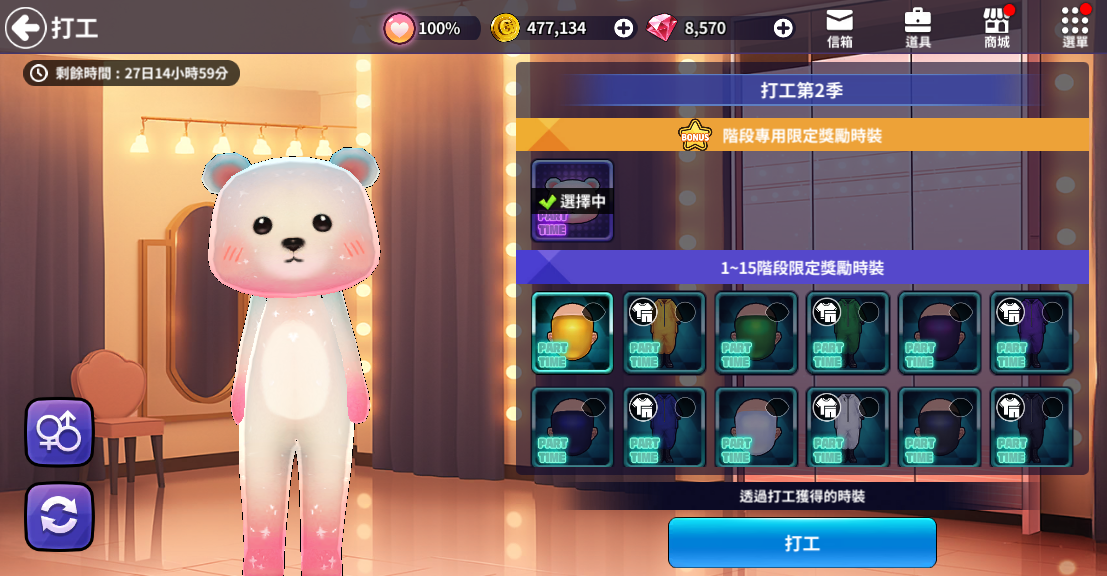Open the 選單 grid menu
Screen dimensions: 1107x576
coord(1075,27)
